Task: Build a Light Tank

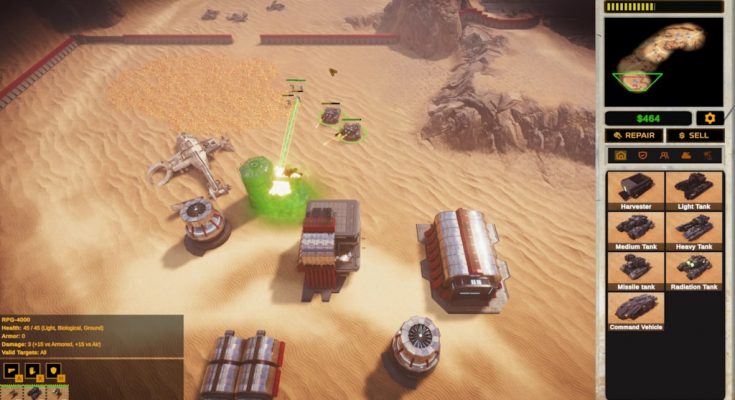Action: tap(692, 190)
